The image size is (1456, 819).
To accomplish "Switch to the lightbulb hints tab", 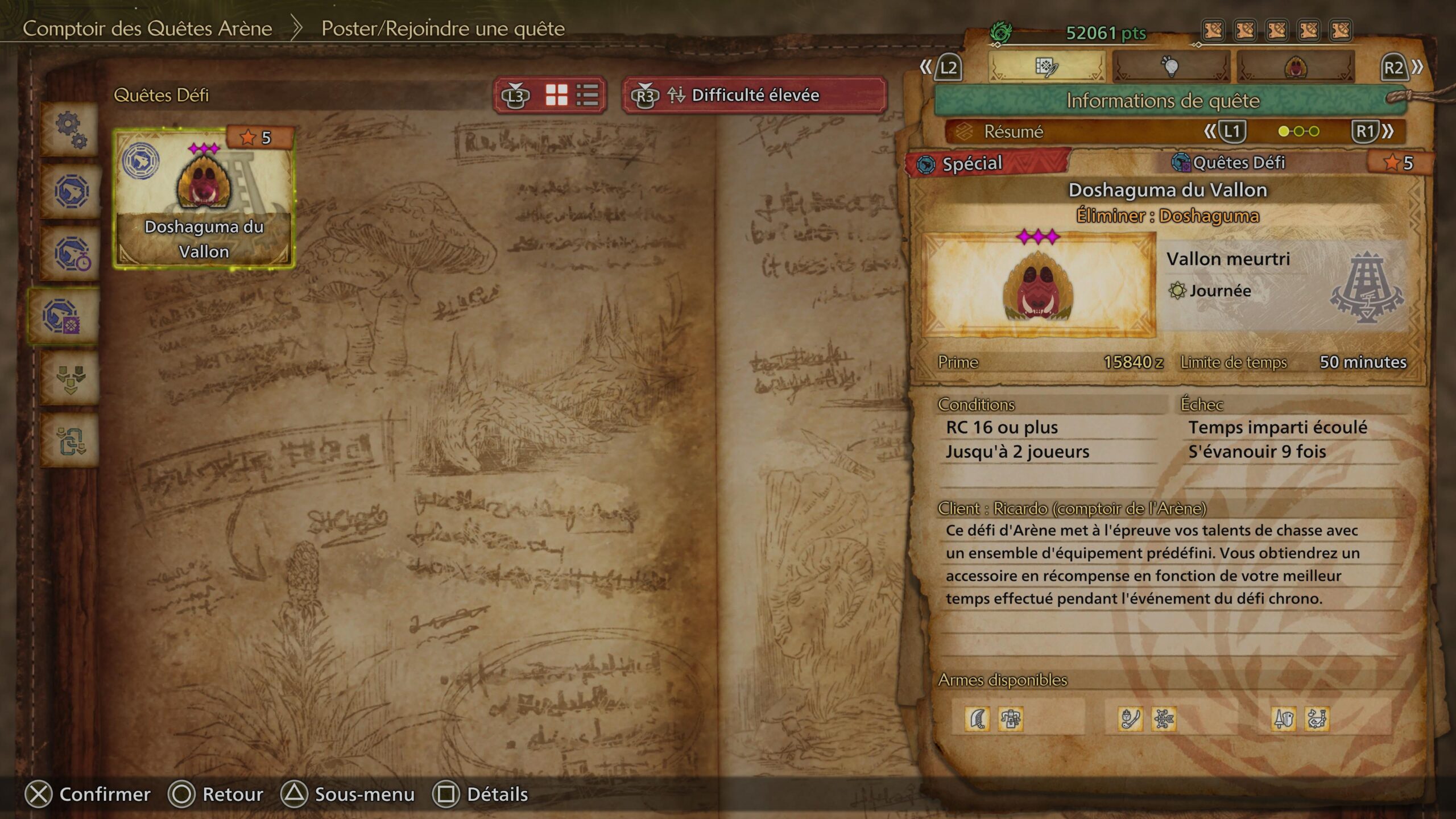I will [x=1170, y=68].
